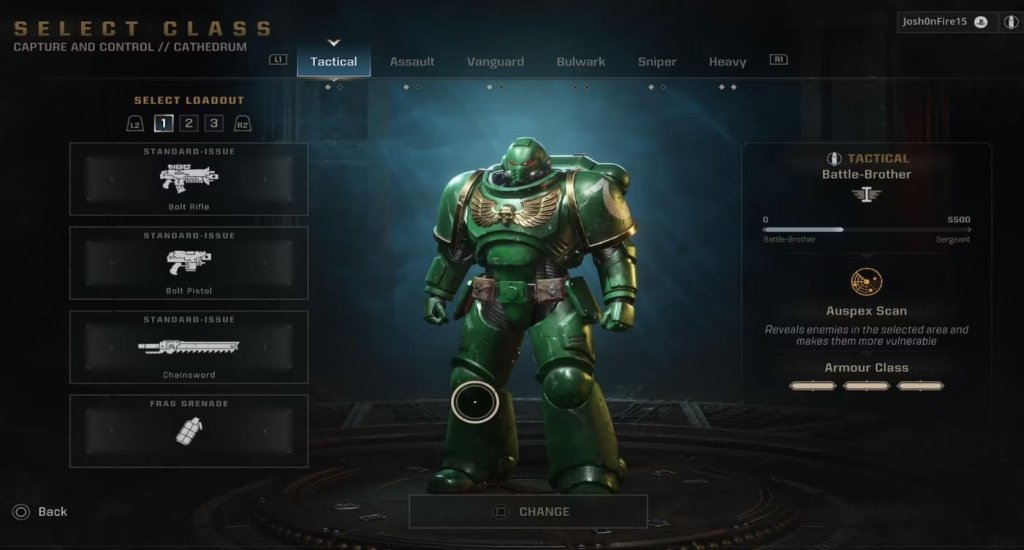Choose the Bulwark class tab

point(581,61)
